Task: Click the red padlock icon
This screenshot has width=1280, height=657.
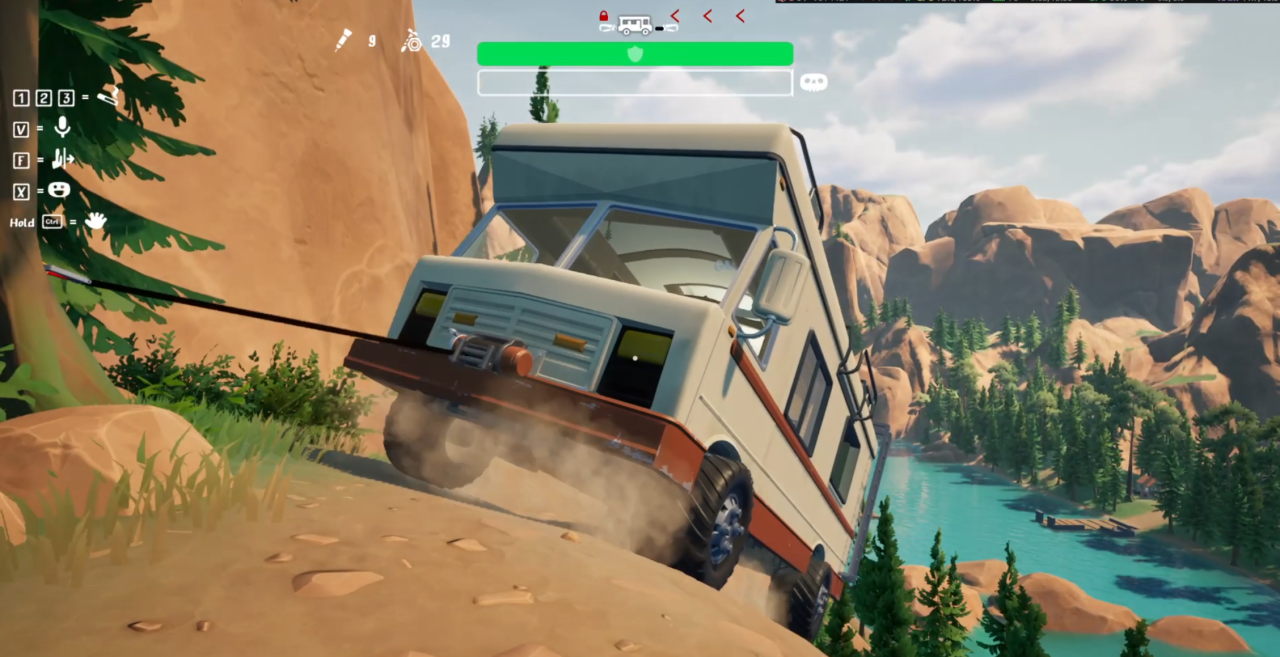Action: (604, 16)
